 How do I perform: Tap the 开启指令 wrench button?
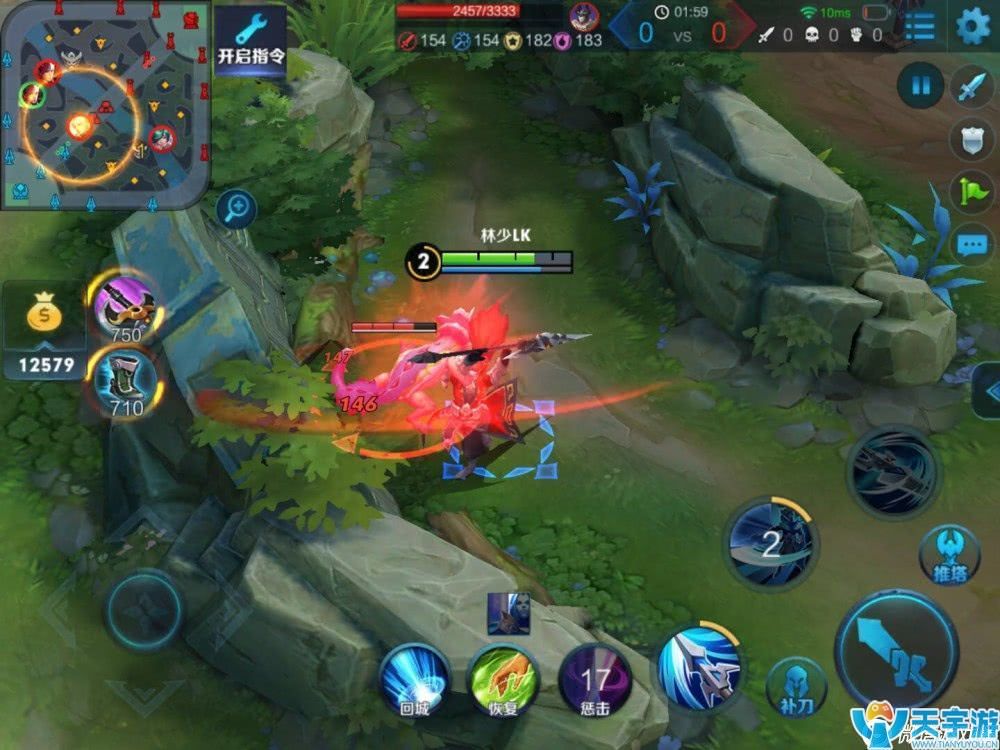click(x=251, y=40)
